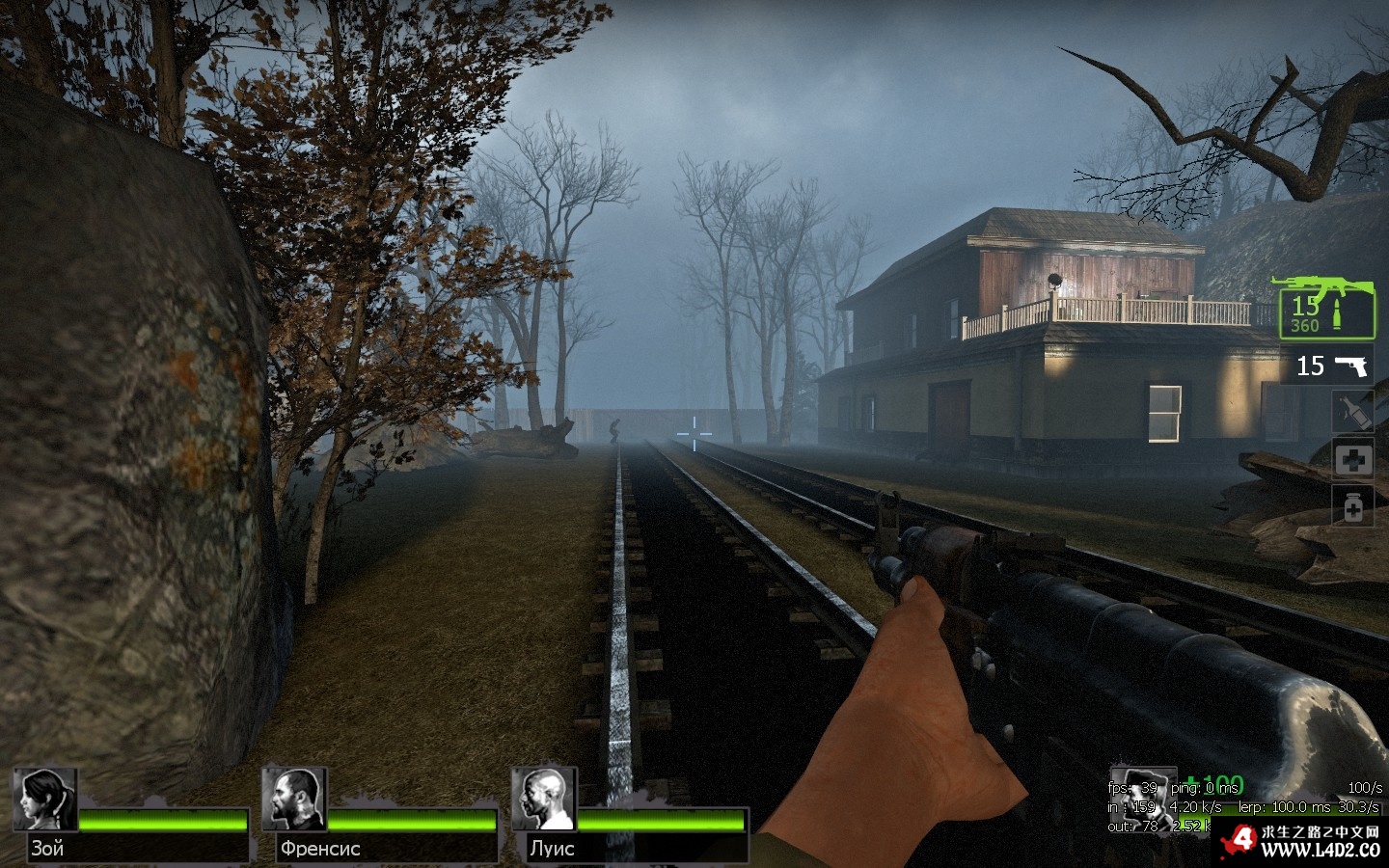This screenshot has height=868, width=1389.
Task: Click Зой's teammate portrait
Action: [45, 800]
